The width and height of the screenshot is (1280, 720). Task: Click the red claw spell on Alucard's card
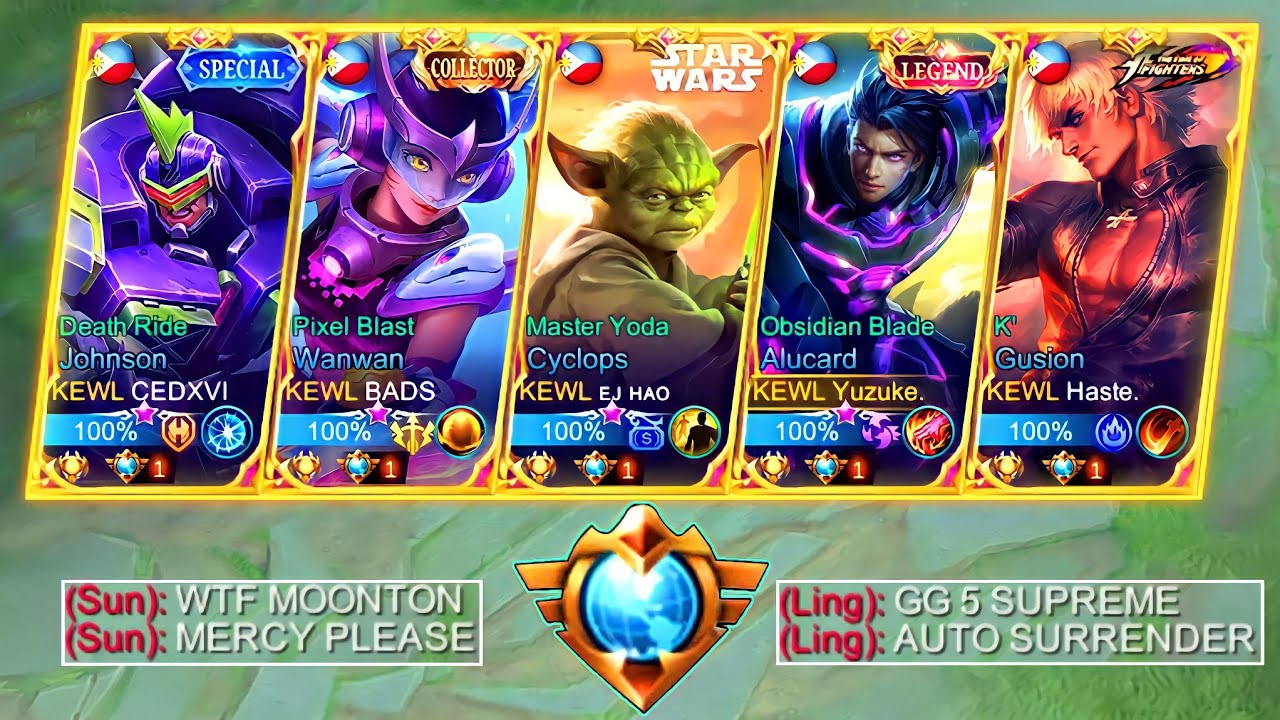click(928, 432)
